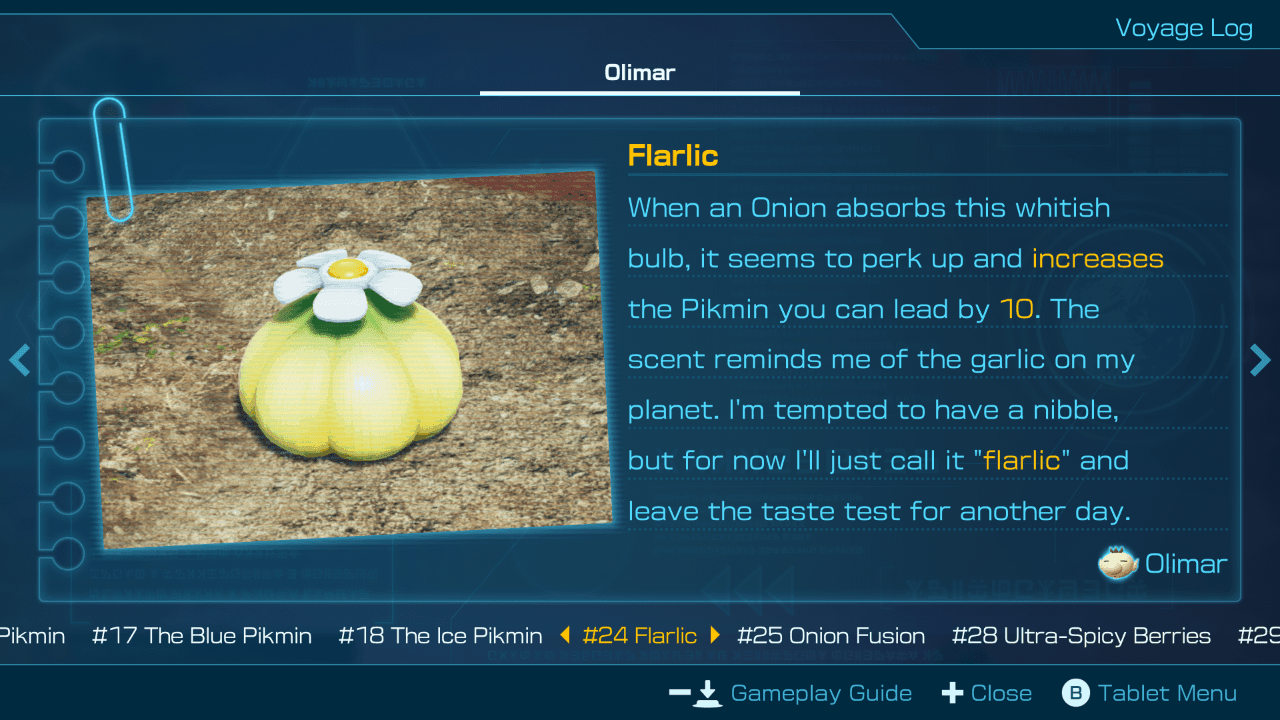The width and height of the screenshot is (1280, 720).
Task: Open the Voyage Log
Action: point(1184,28)
